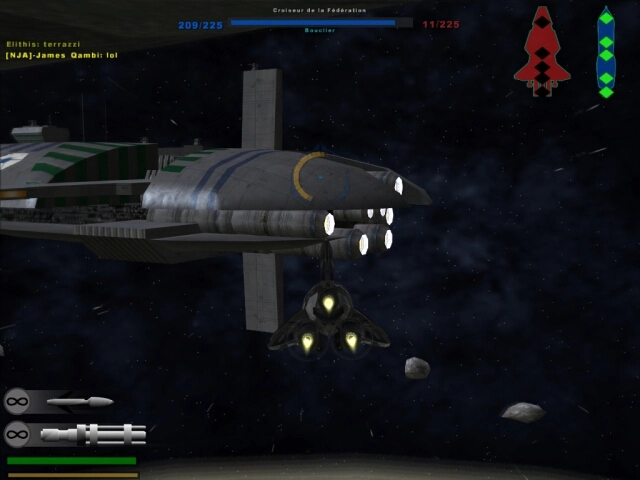The width and height of the screenshot is (640, 480).
Task: Click the red capital ship status icon
Action: [x=541, y=50]
